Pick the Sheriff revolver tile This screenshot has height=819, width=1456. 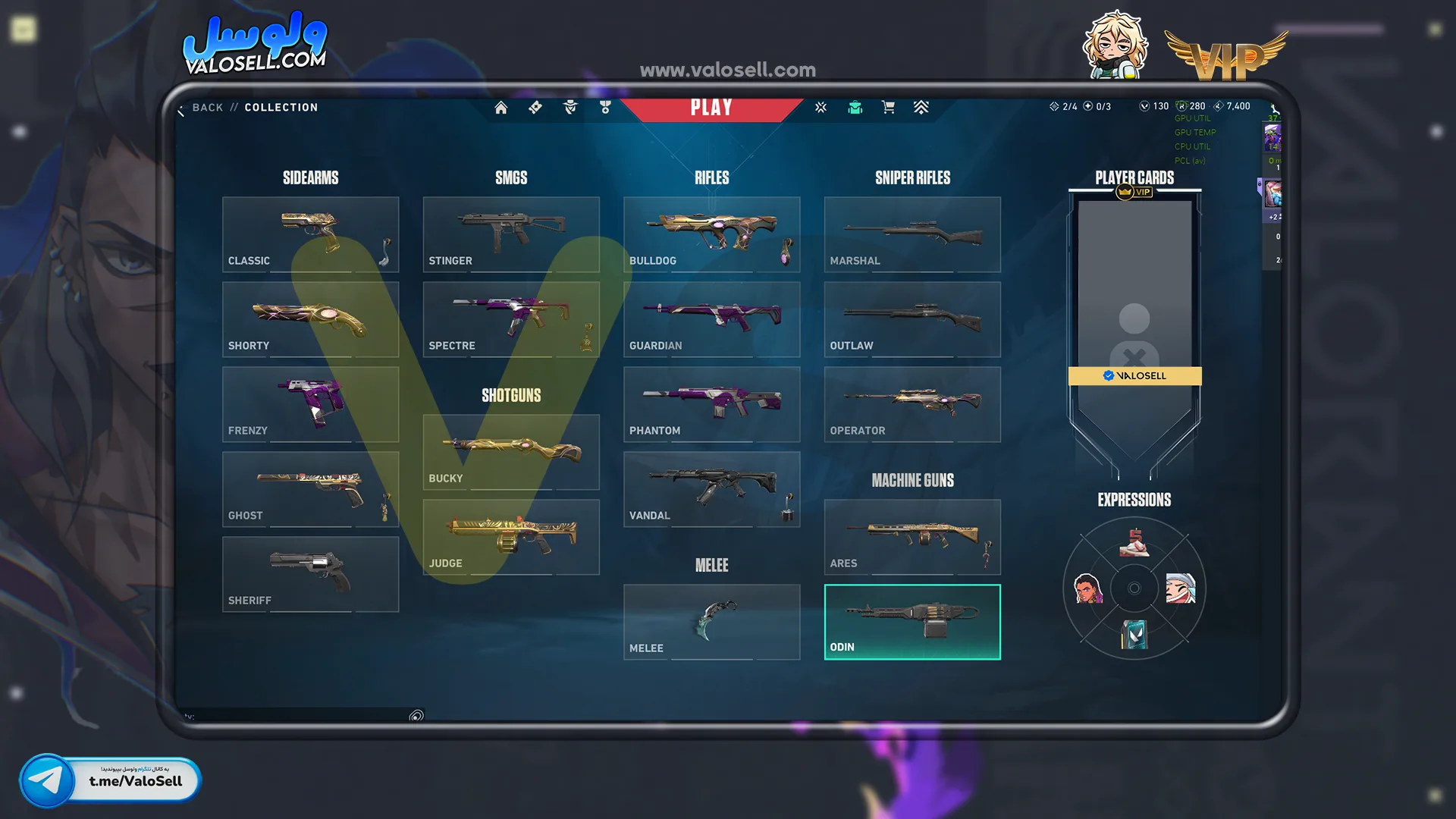310,574
